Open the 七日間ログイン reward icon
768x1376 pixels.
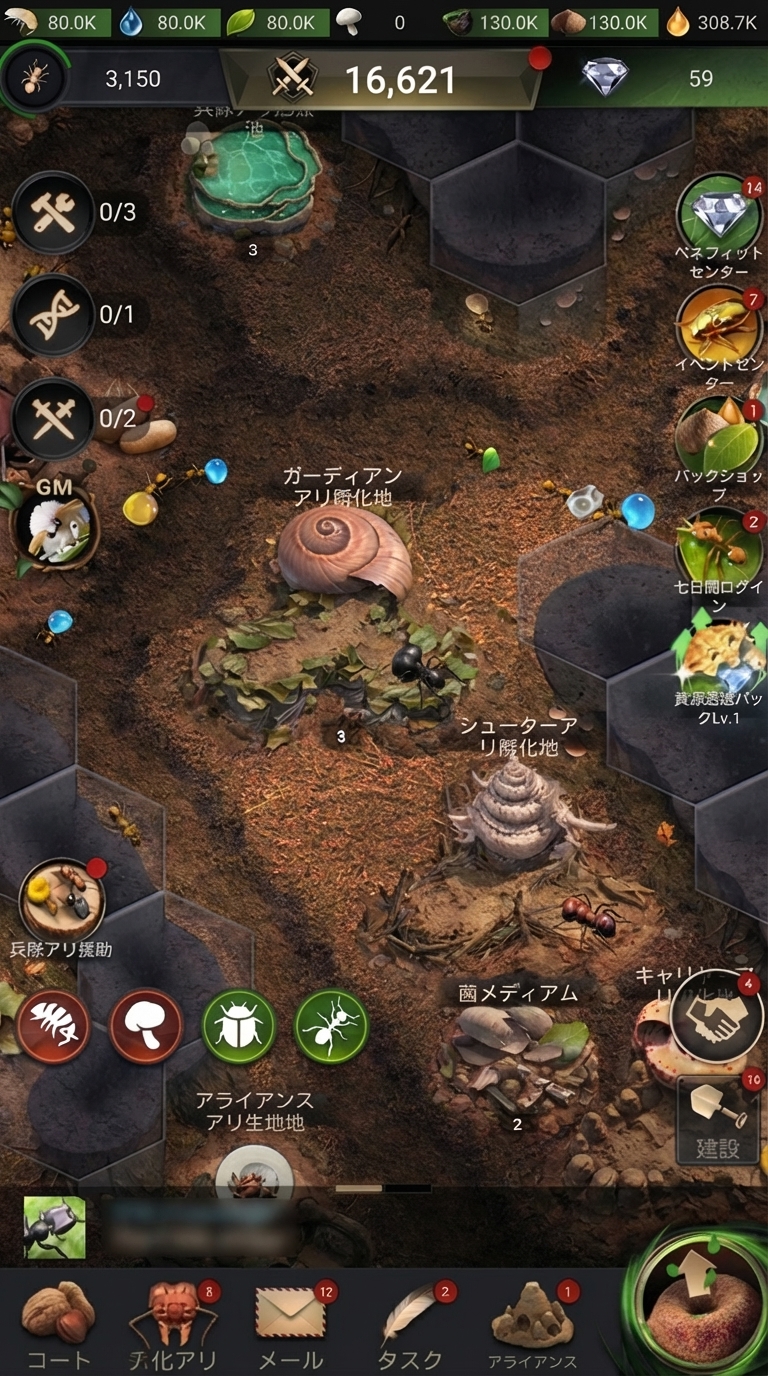[718, 546]
